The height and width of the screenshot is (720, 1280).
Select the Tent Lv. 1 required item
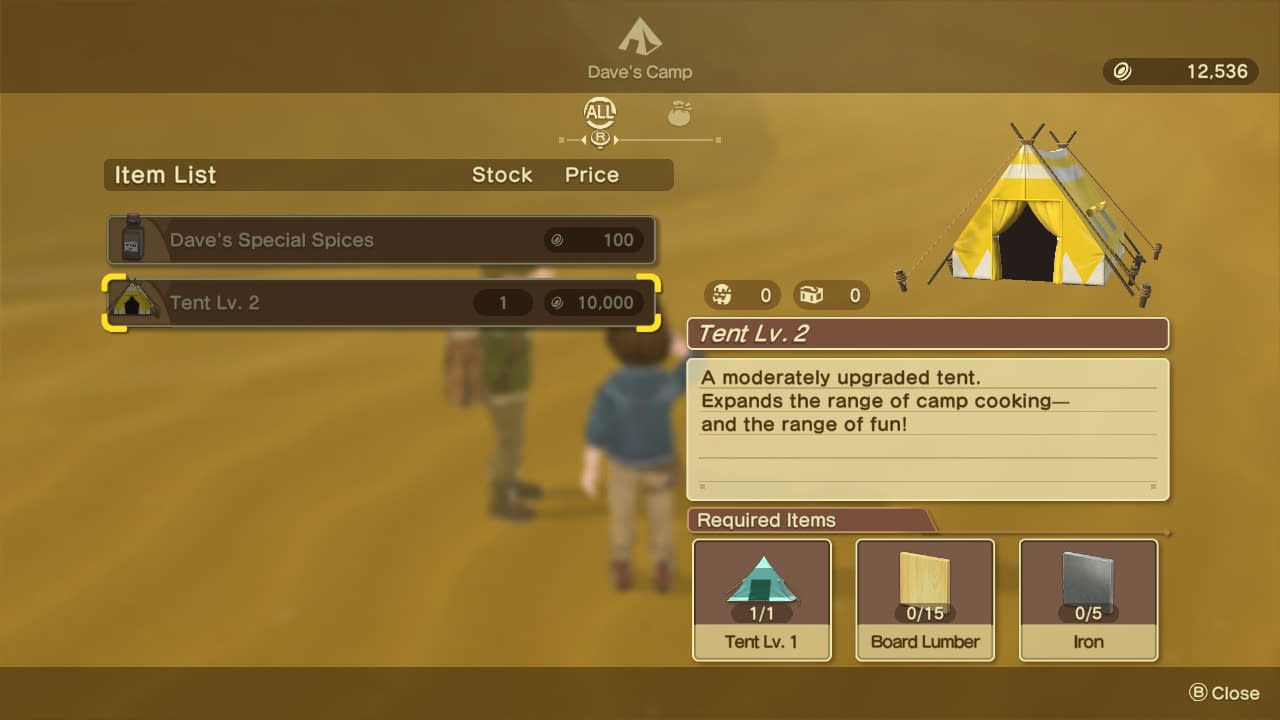(762, 600)
